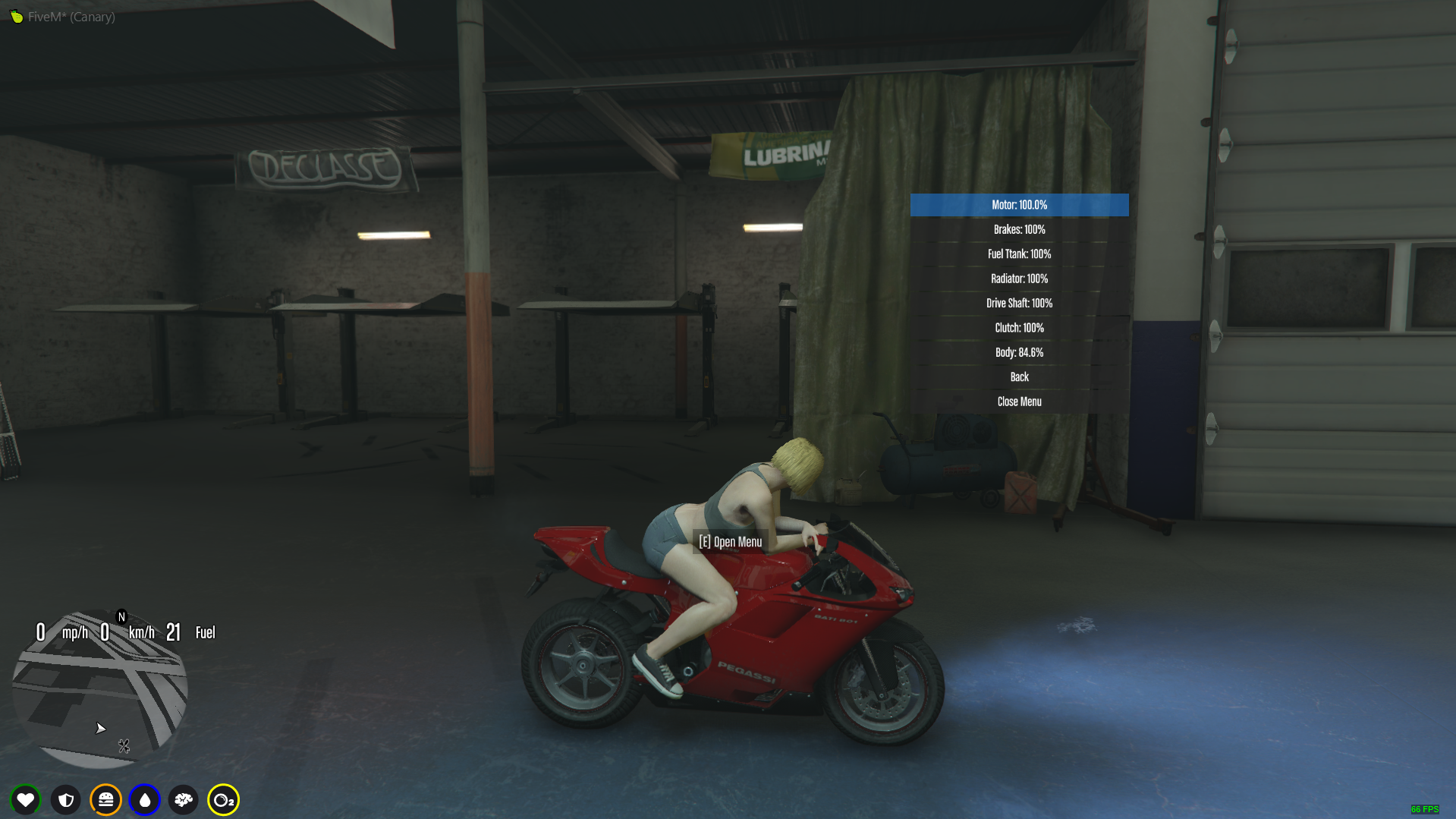Choose the Clutch: 100% entry
Screen dimensions: 1456x819
pos(1019,328)
